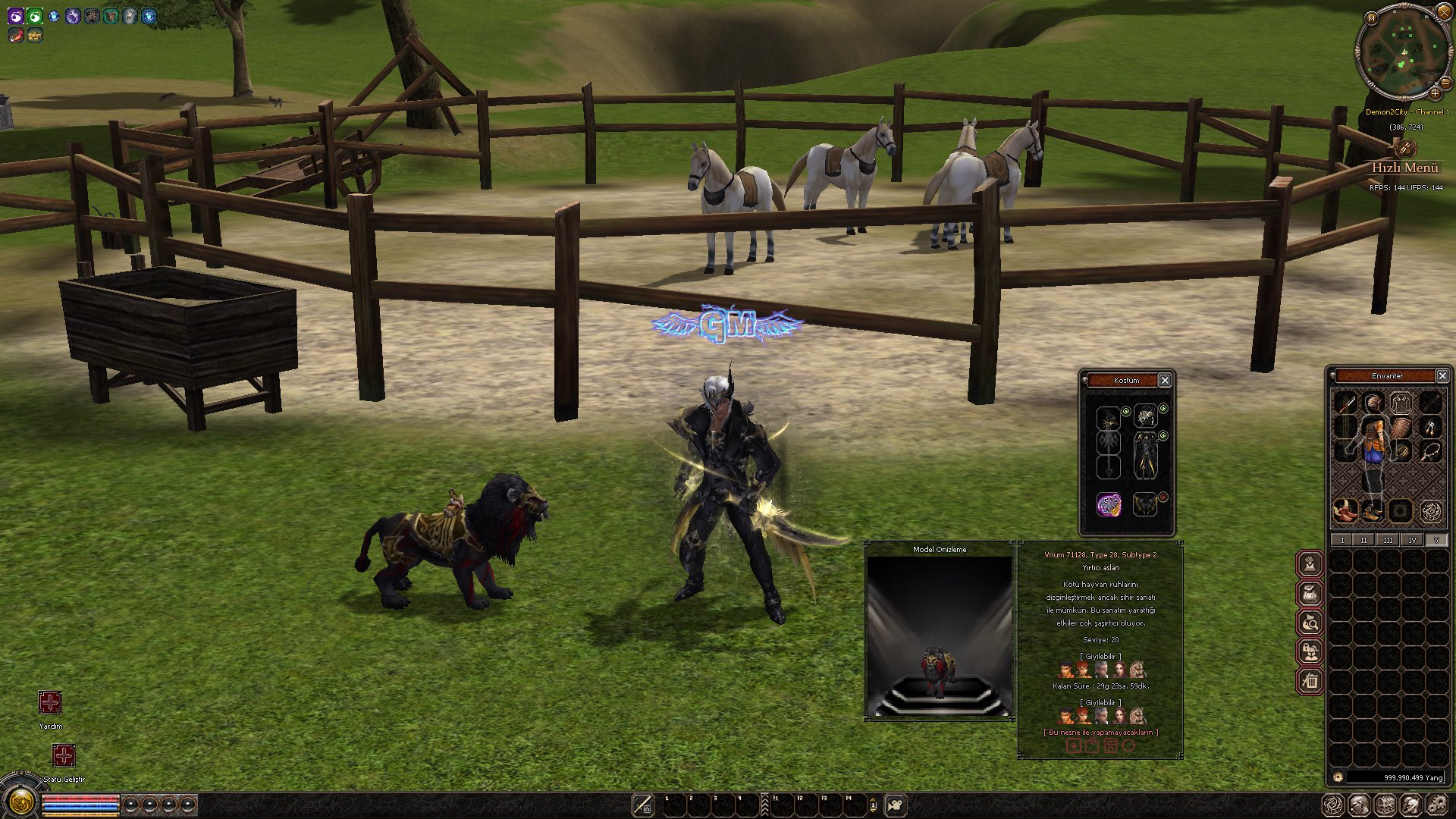The width and height of the screenshot is (1456, 819).
Task: Close the Kostüm window
Action: pos(1165,380)
